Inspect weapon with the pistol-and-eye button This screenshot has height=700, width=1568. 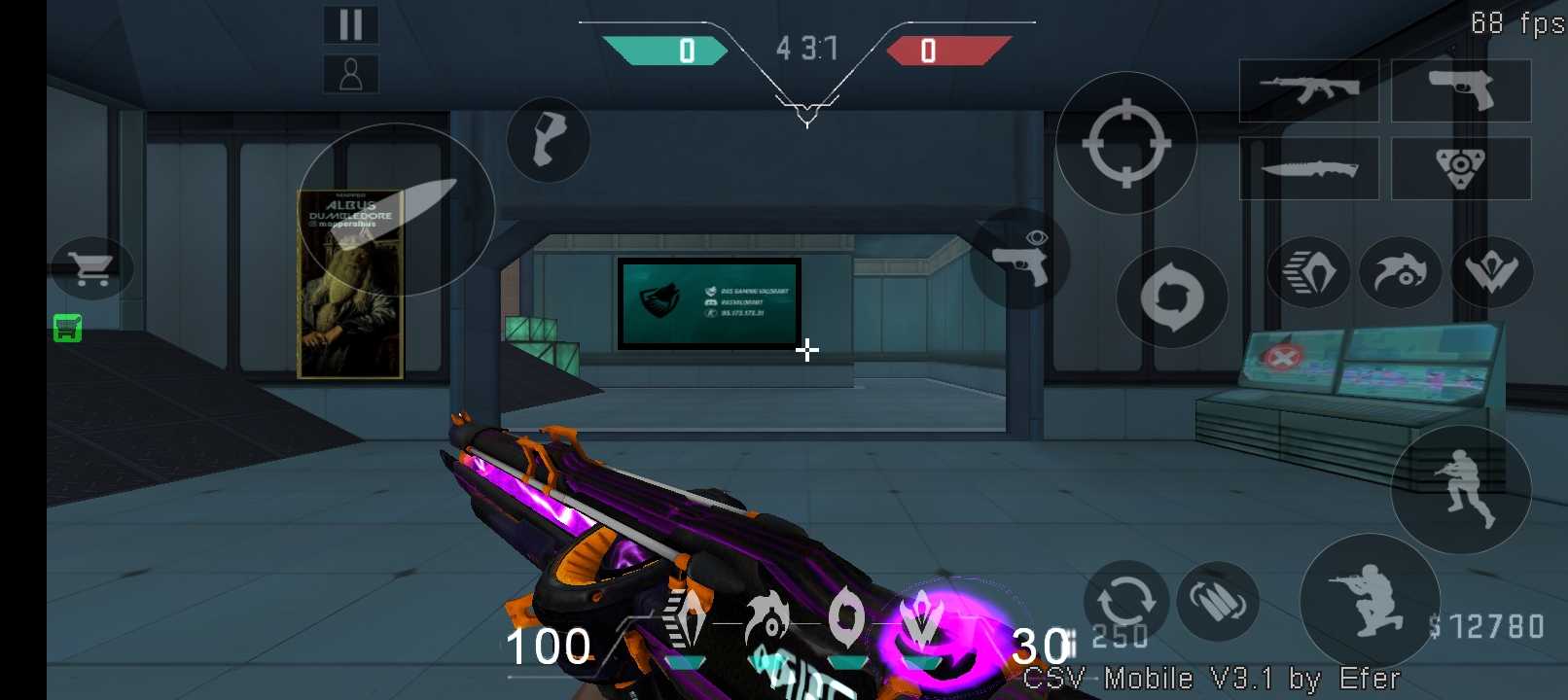1019,259
